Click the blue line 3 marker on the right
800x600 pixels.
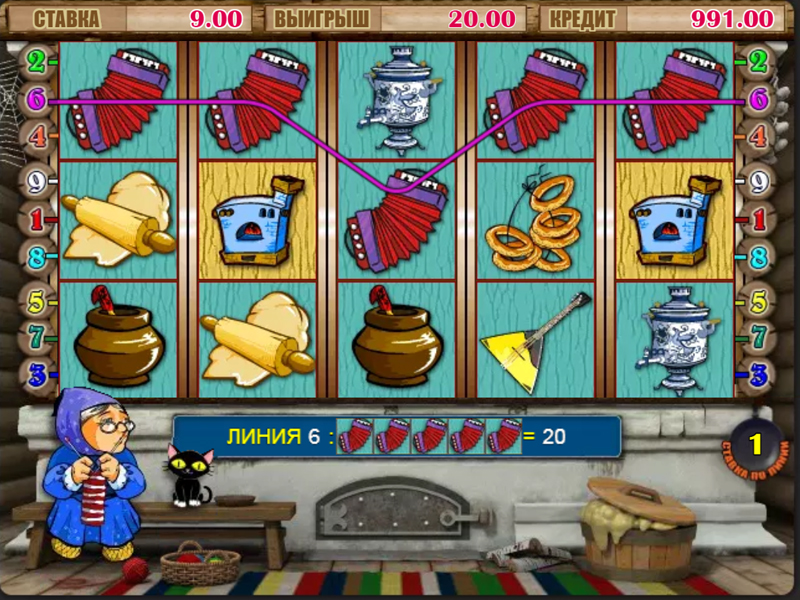click(x=758, y=375)
